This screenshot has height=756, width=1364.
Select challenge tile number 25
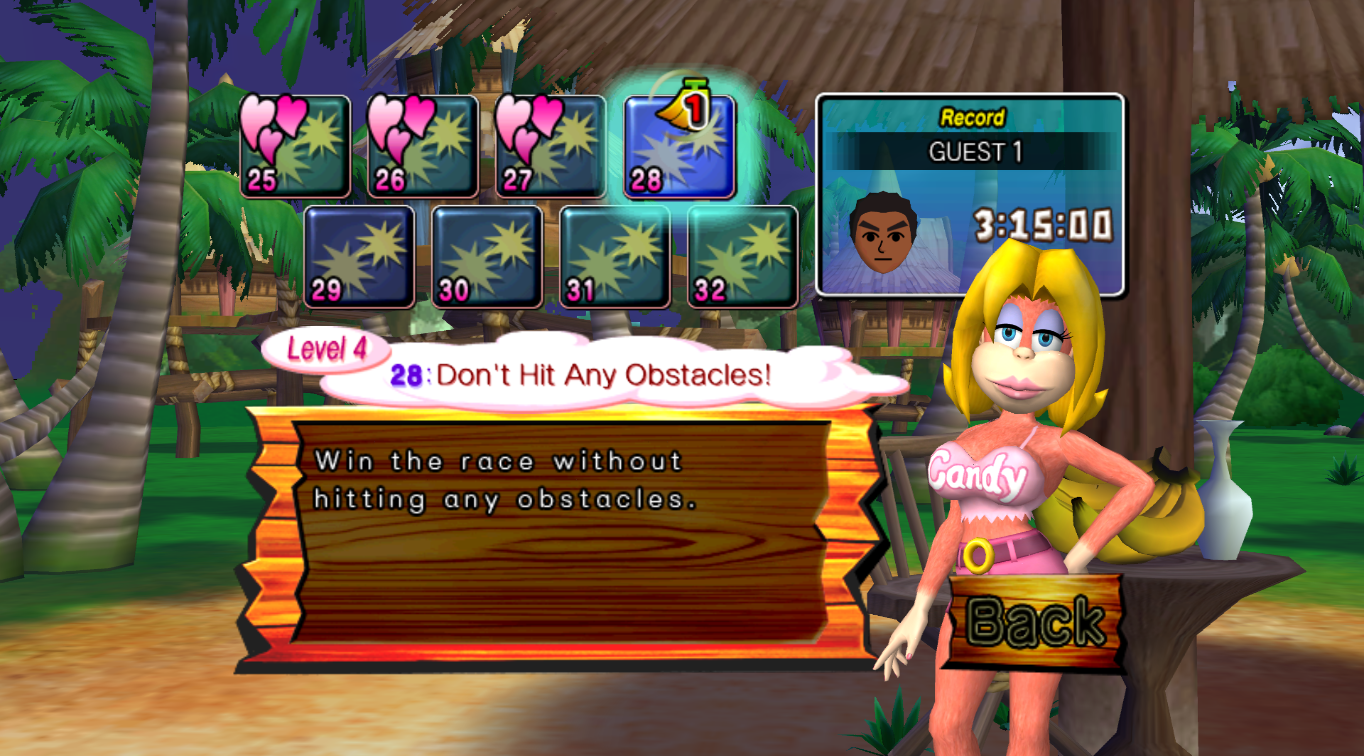[295, 147]
